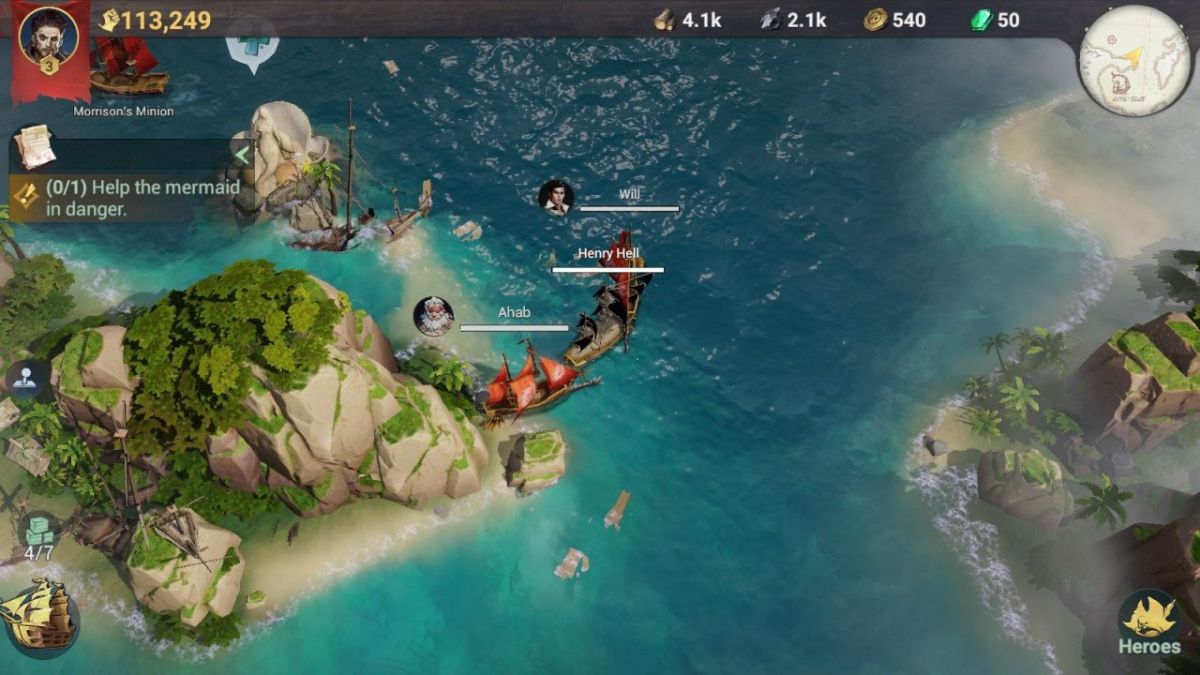Image resolution: width=1200 pixels, height=675 pixels.
Task: Tap the golden ship button
Action: coord(38,616)
